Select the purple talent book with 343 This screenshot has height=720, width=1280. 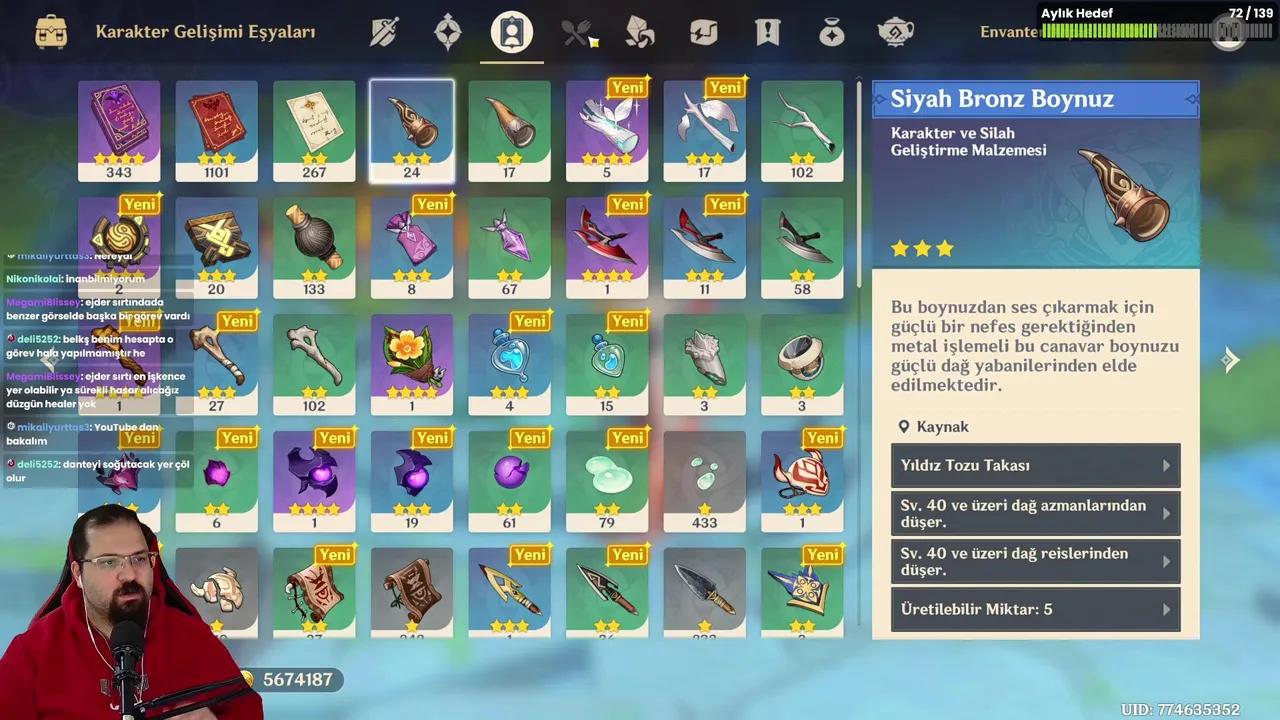pyautogui.click(x=119, y=130)
